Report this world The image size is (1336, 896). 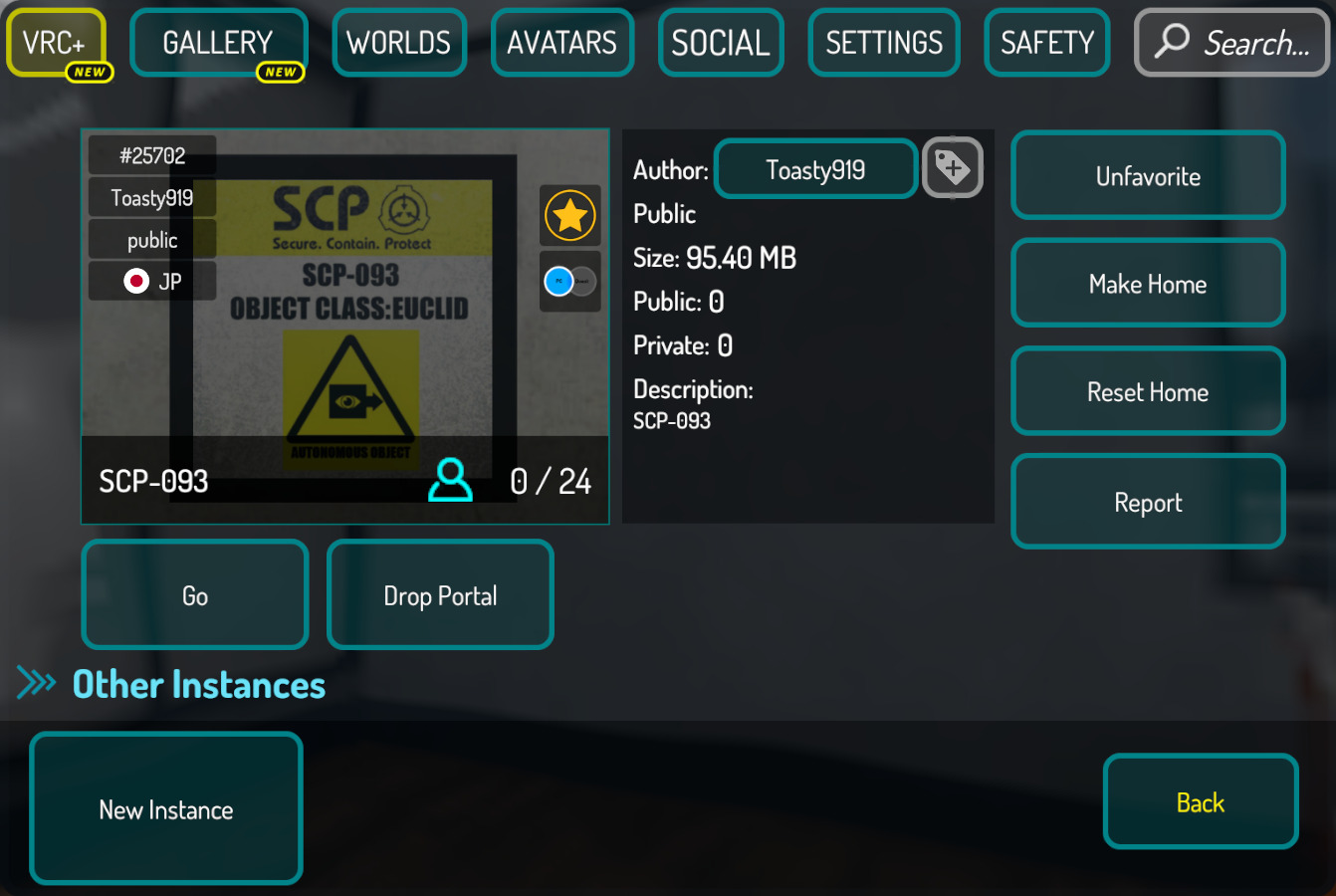[1148, 502]
